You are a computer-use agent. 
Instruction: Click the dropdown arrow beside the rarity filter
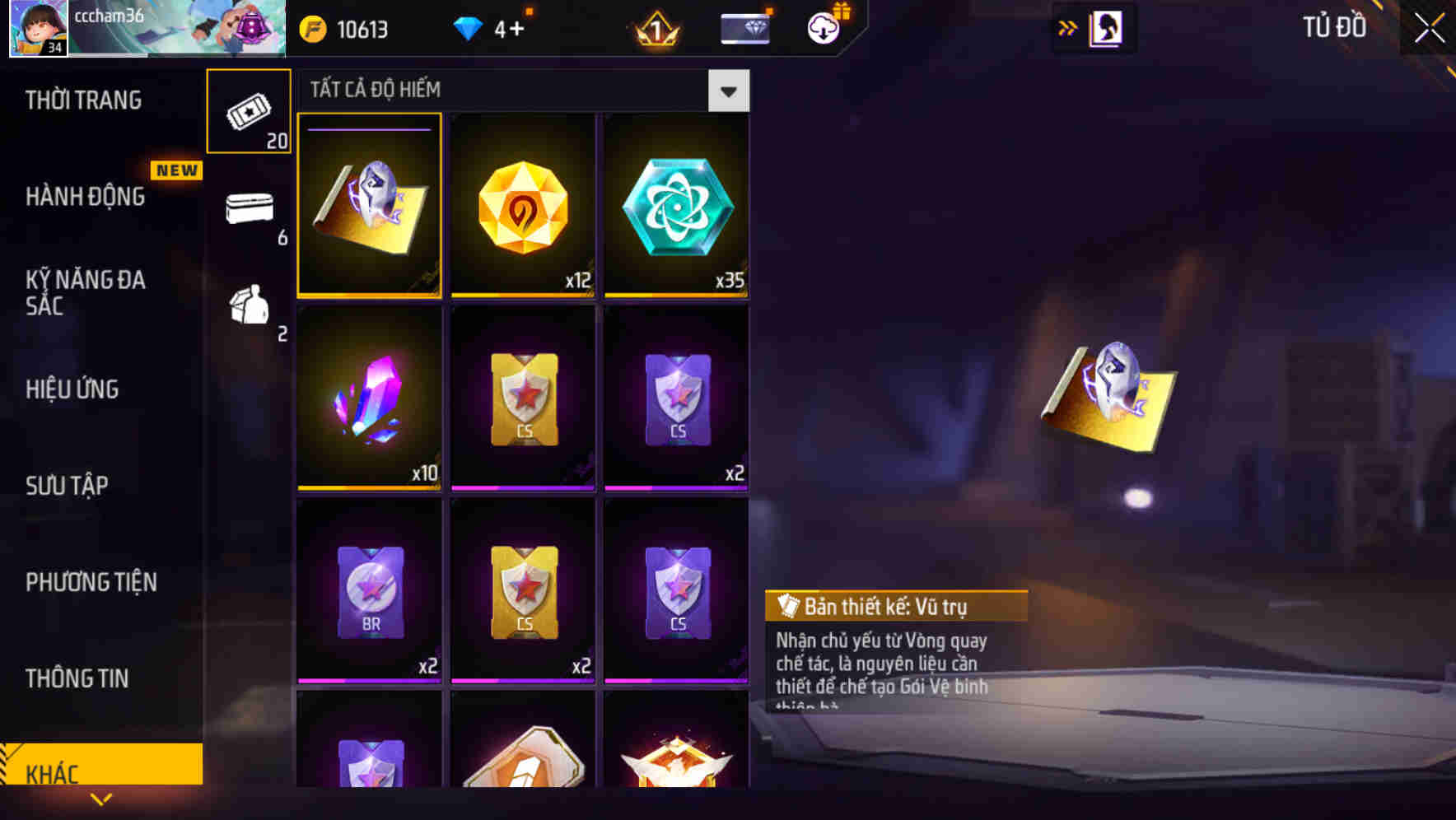coord(728,91)
